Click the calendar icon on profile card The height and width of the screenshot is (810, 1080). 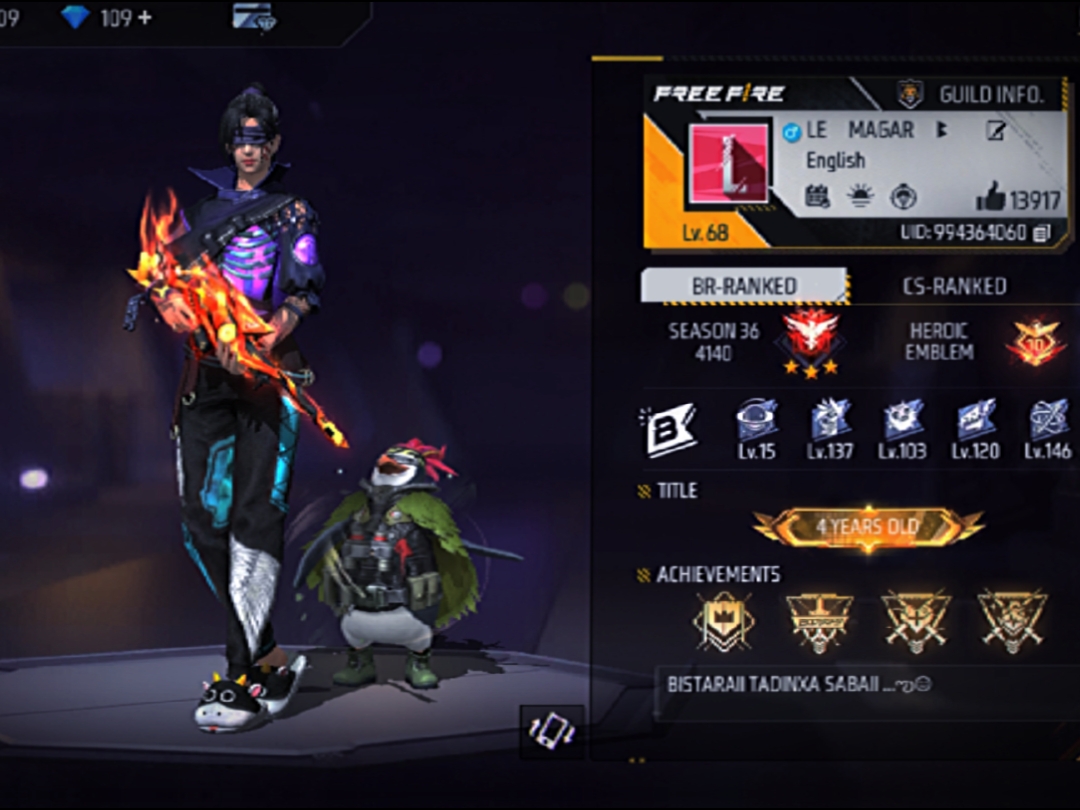pos(817,196)
